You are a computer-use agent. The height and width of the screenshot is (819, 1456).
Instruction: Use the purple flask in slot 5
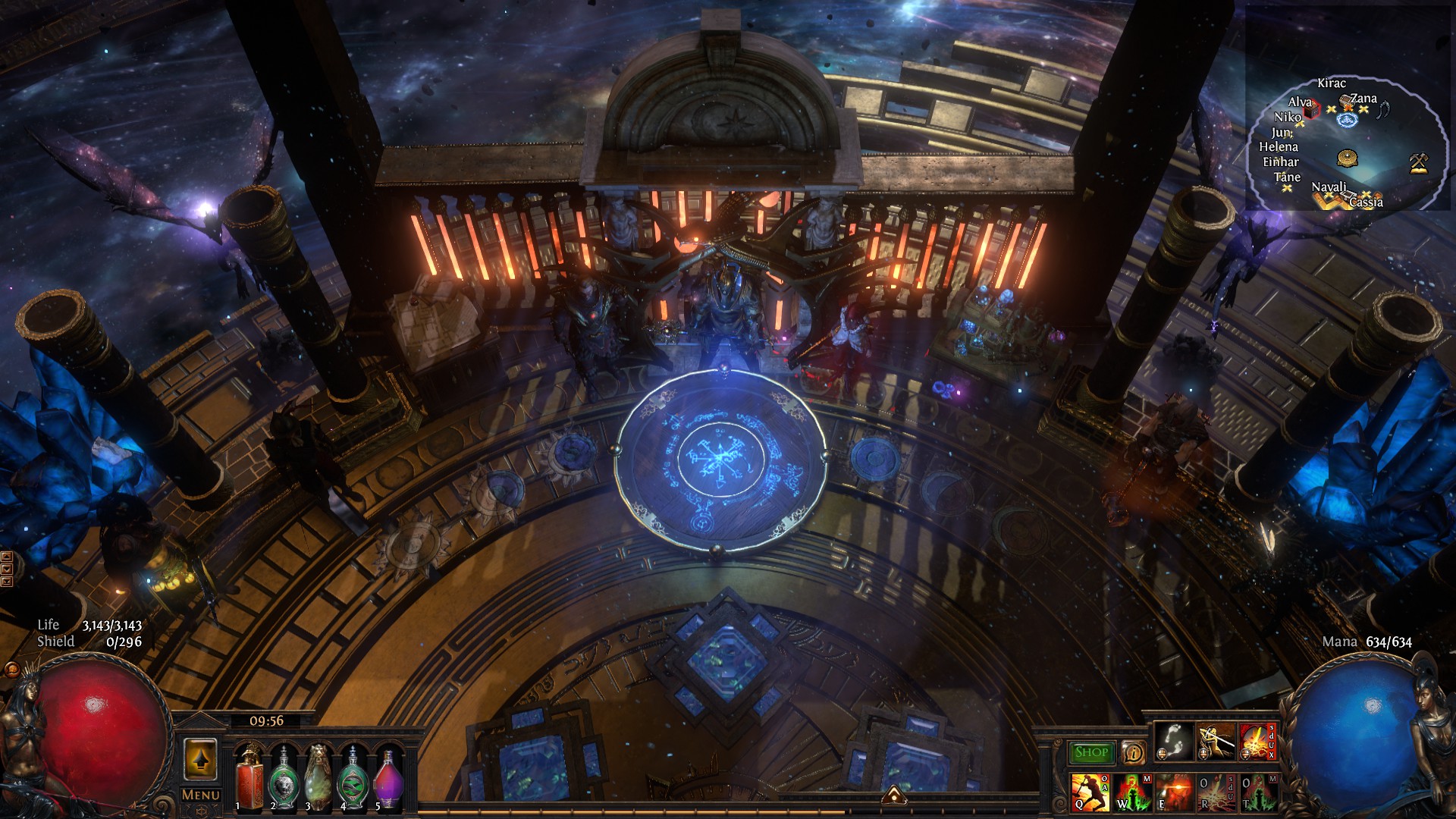[x=388, y=779]
